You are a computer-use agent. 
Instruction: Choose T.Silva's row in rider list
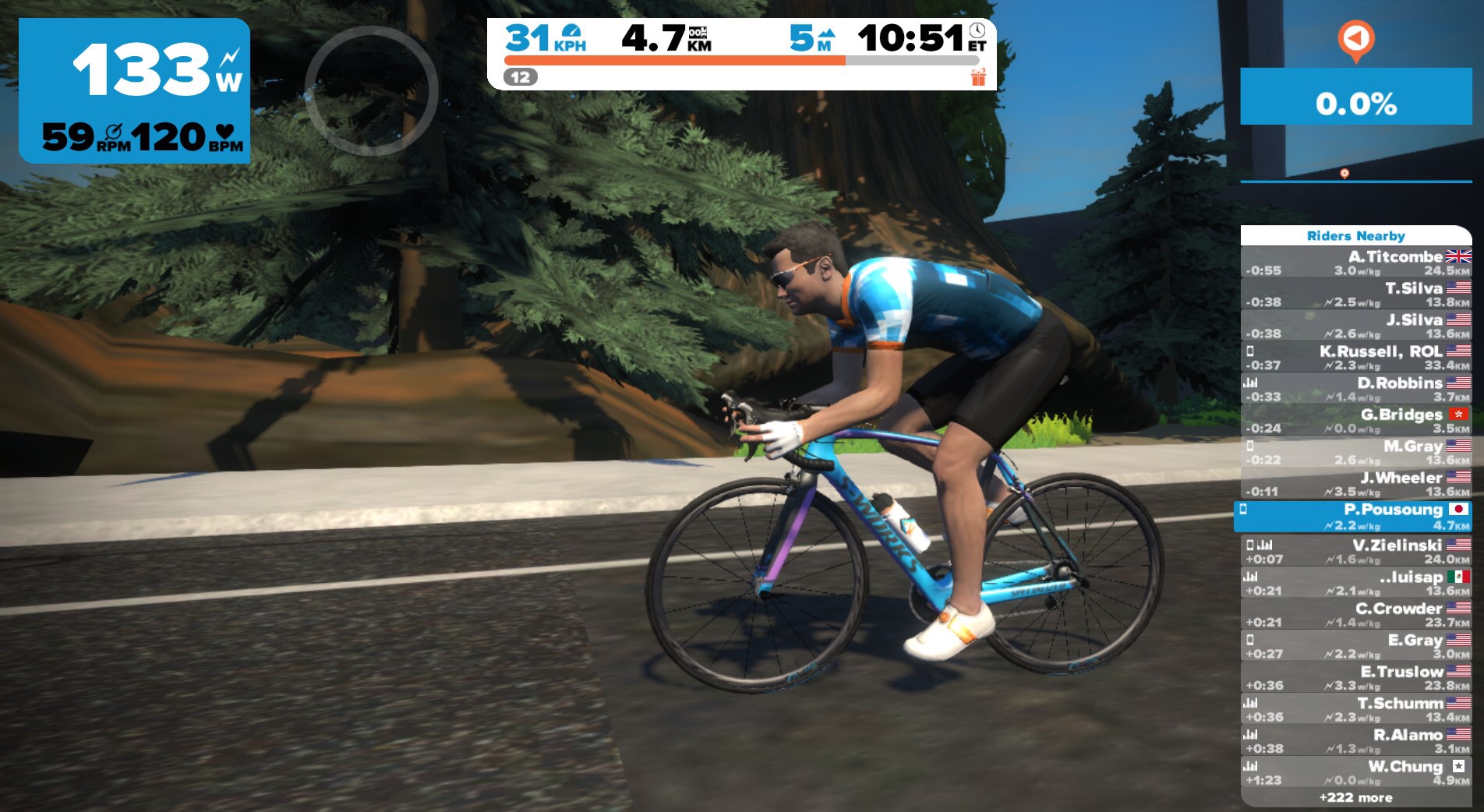coord(1356,295)
